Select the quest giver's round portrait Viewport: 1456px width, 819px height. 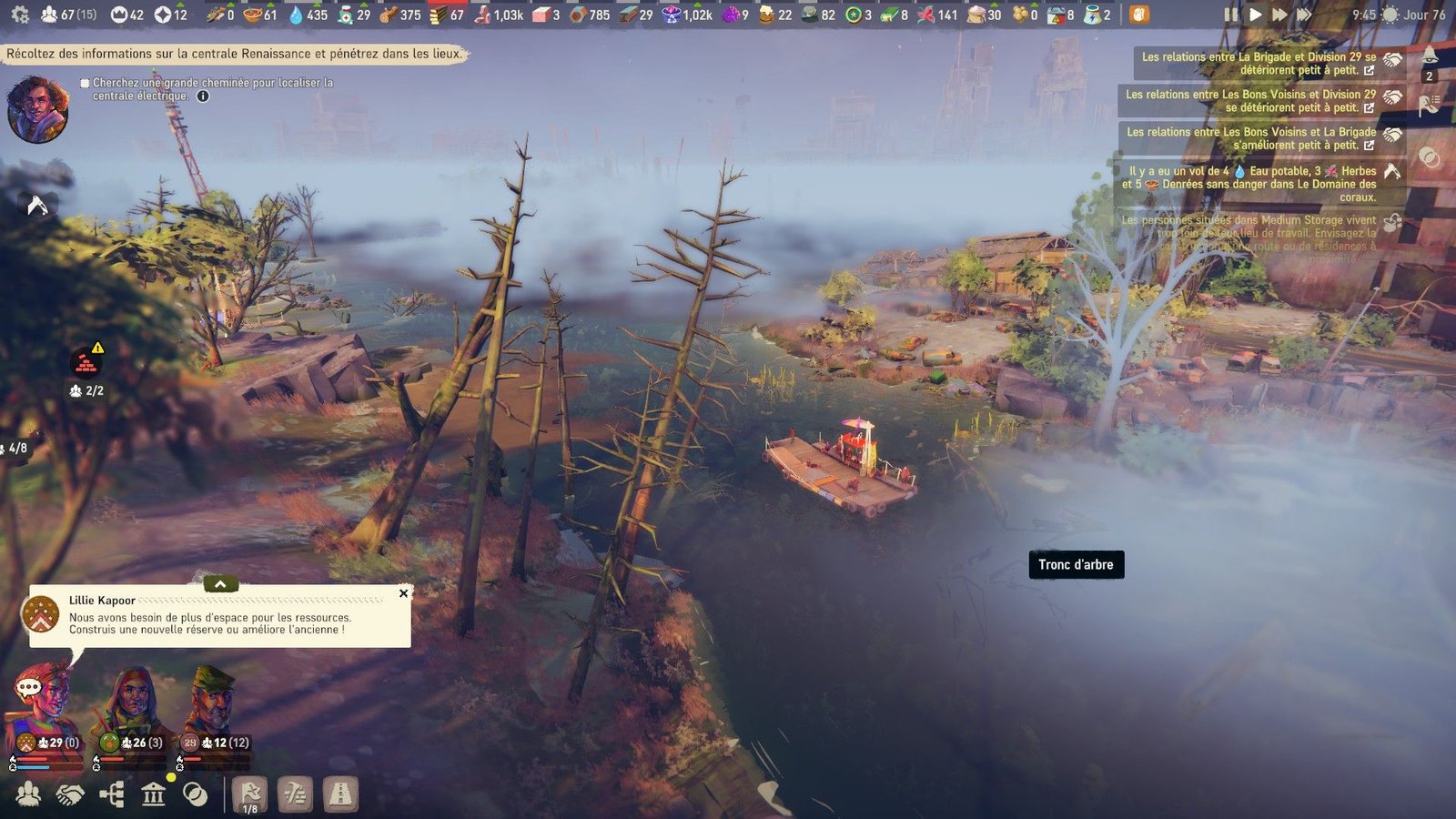click(x=37, y=110)
